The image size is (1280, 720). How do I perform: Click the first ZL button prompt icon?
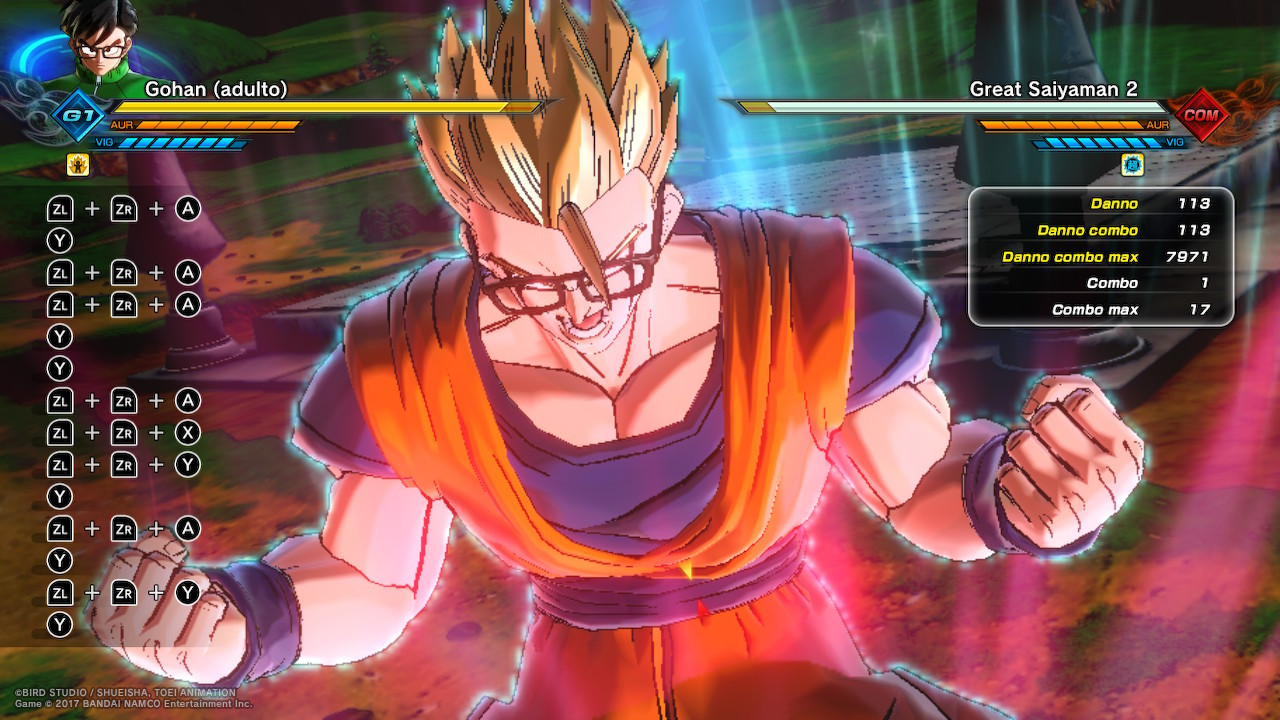pyautogui.click(x=60, y=208)
